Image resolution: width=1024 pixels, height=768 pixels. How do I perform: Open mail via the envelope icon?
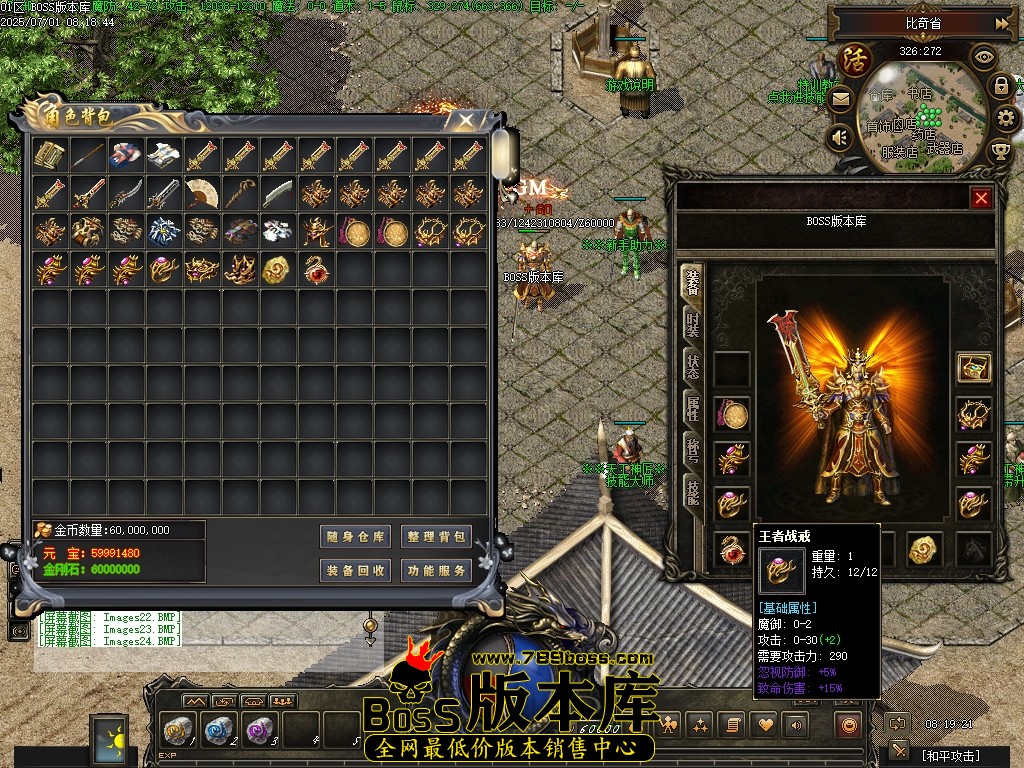(x=840, y=99)
